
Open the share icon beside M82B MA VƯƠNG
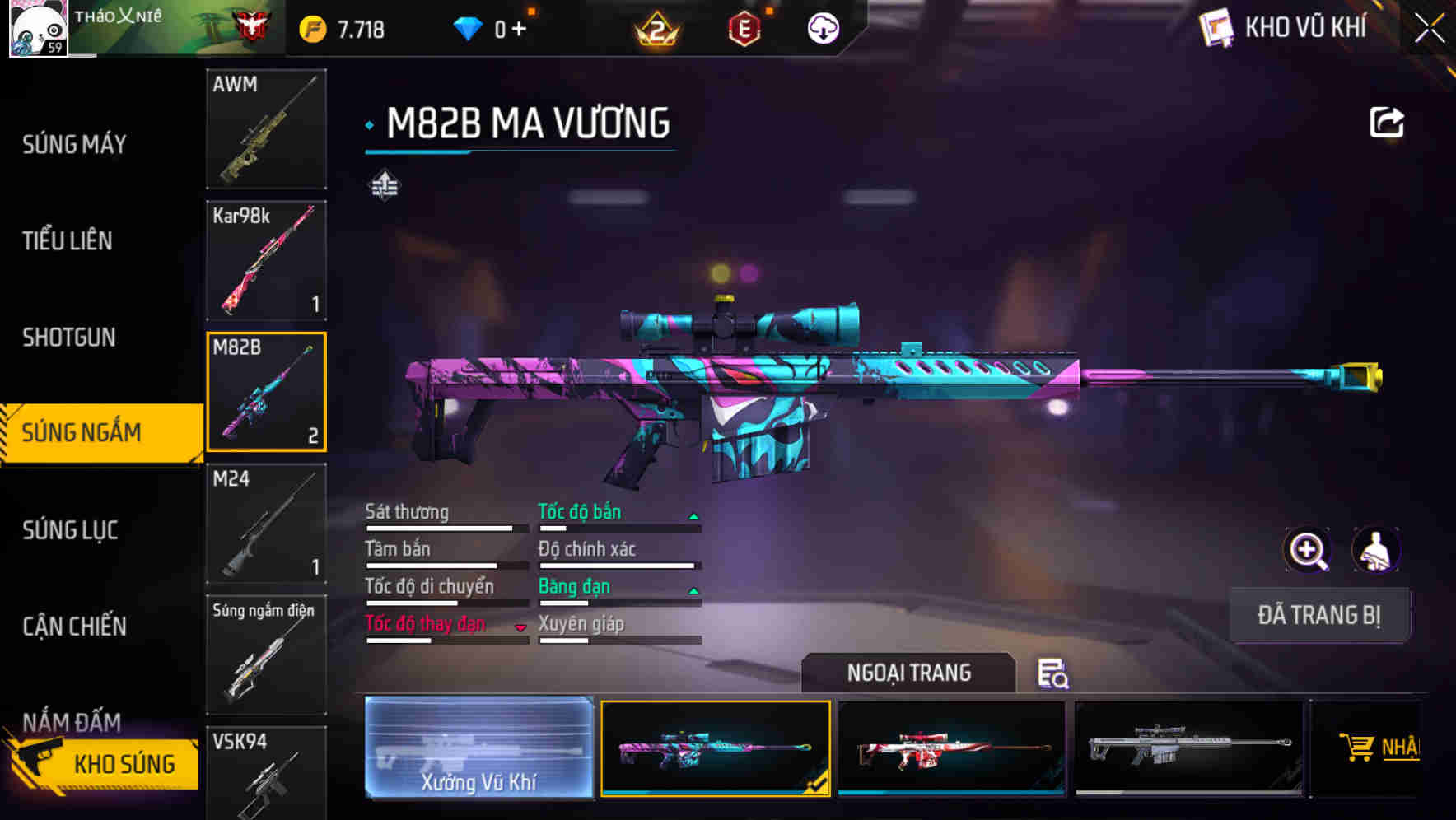pyautogui.click(x=1387, y=121)
